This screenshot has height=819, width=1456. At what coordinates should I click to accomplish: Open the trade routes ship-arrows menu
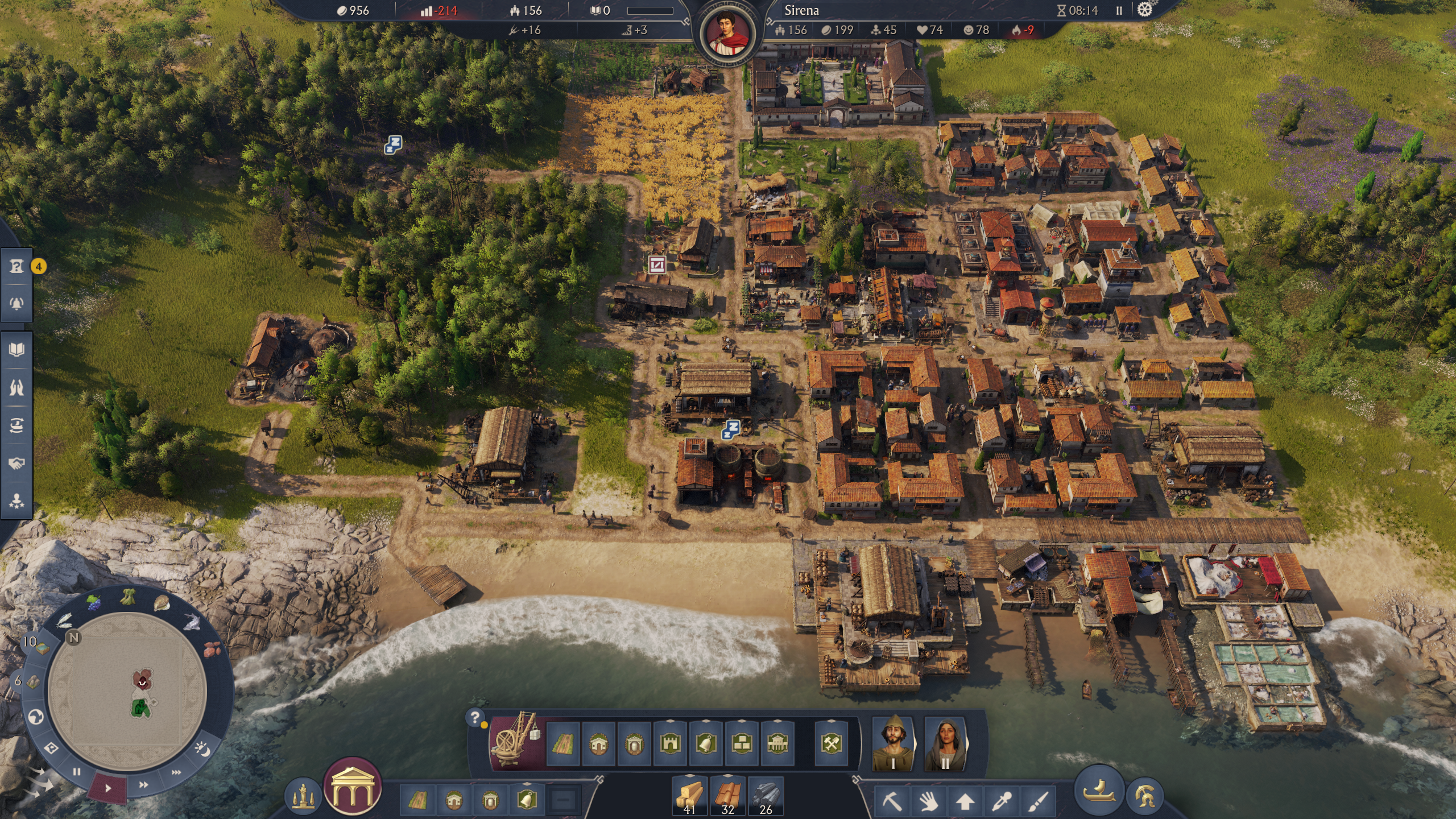click(16, 425)
